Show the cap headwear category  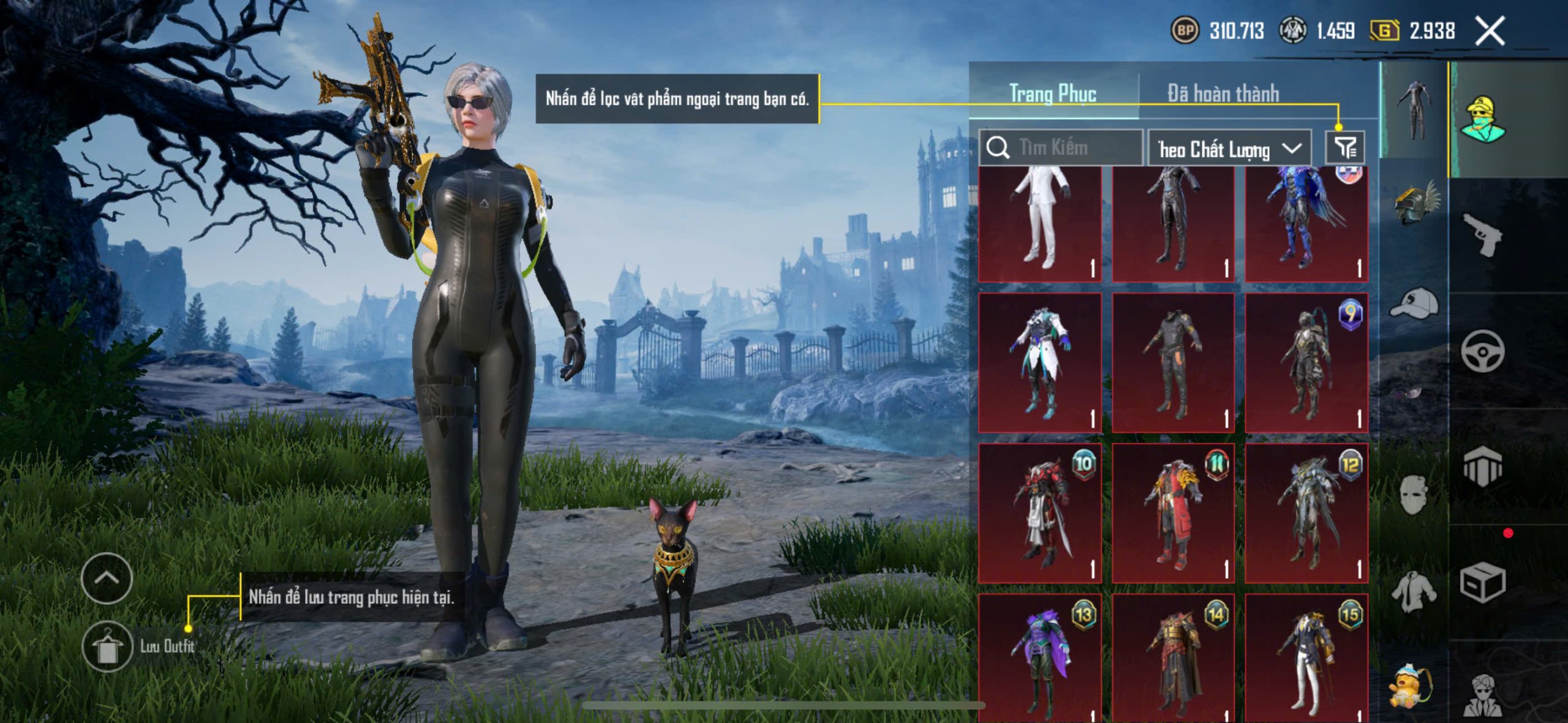click(1415, 304)
